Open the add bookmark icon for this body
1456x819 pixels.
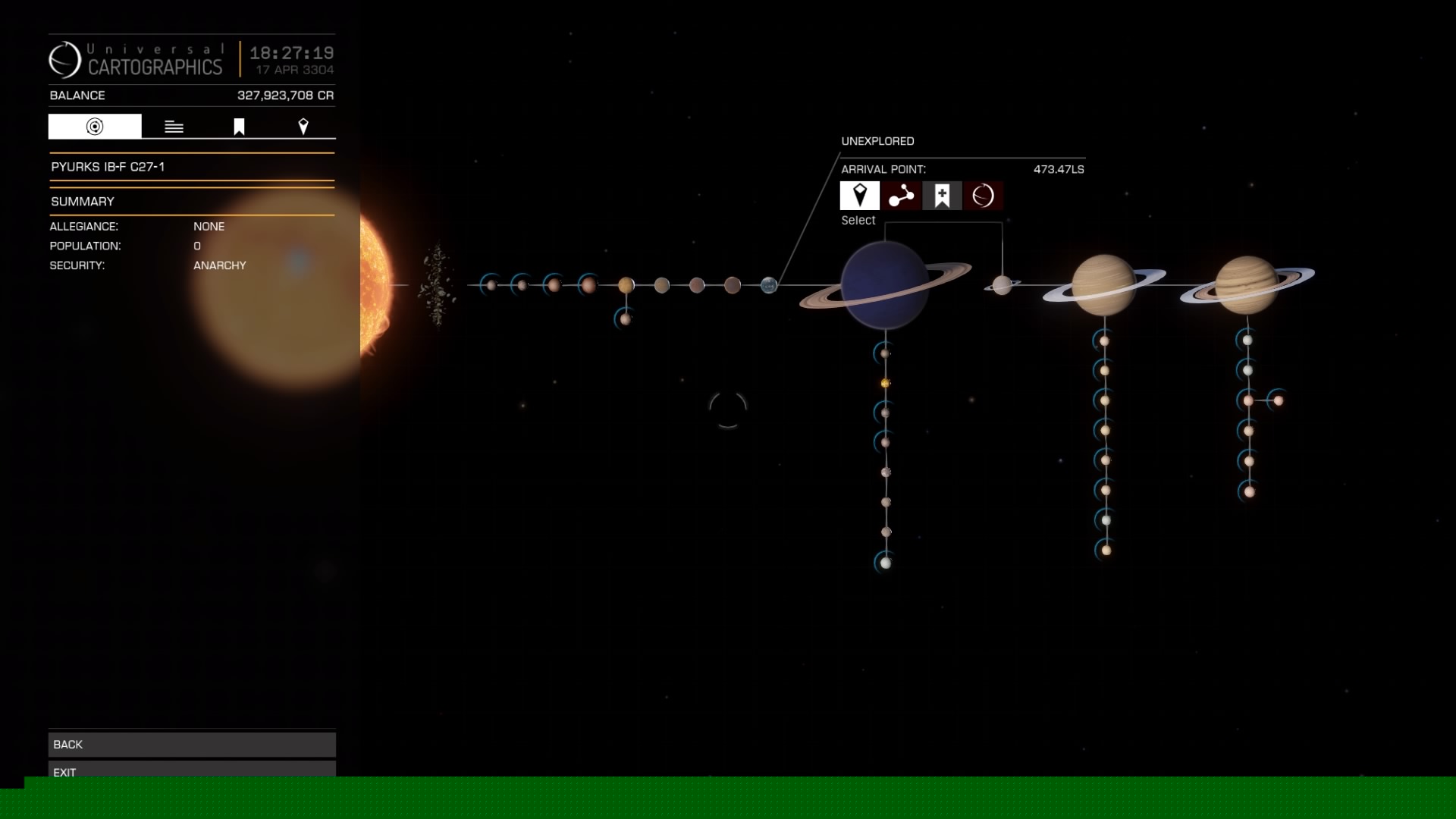tap(942, 196)
